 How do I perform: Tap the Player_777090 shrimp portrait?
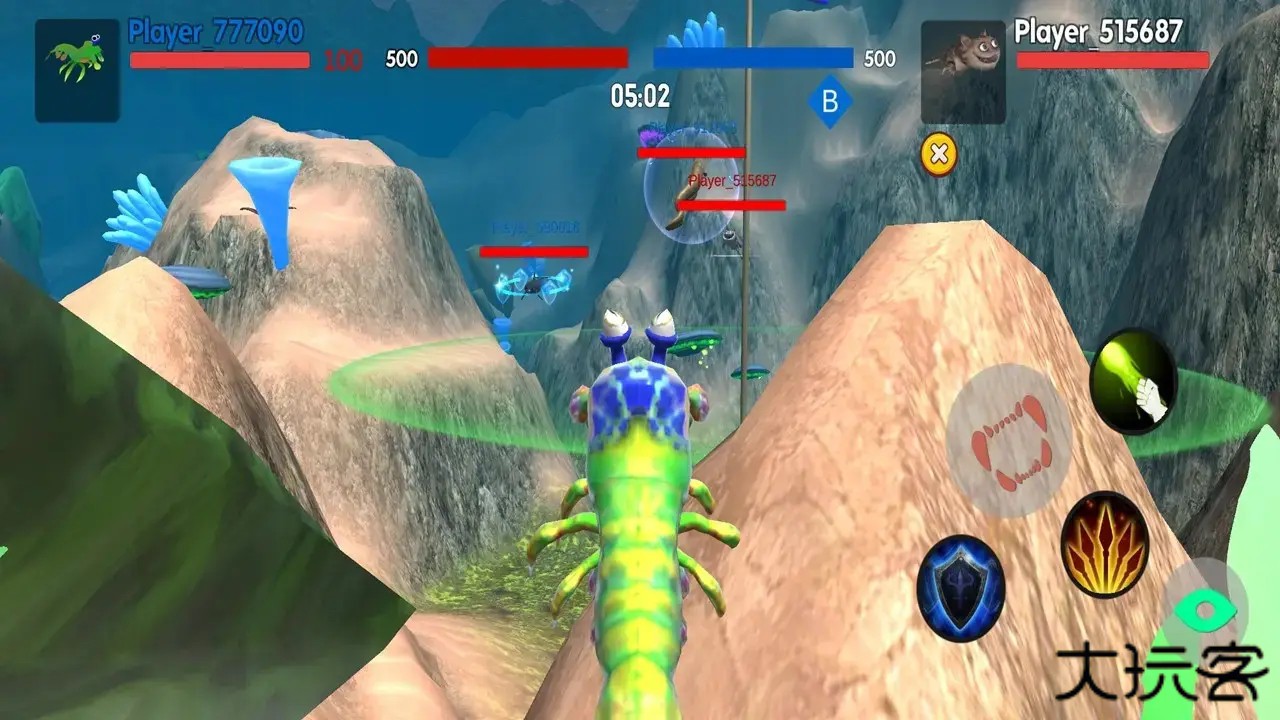coord(77,71)
